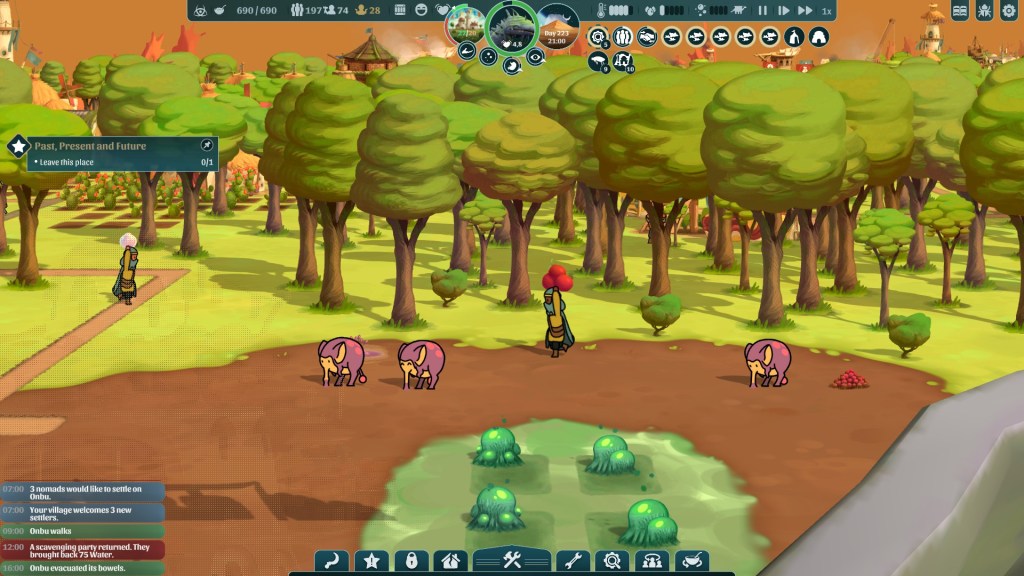Open the villagers management tab
The image size is (1024, 576).
coord(652,561)
